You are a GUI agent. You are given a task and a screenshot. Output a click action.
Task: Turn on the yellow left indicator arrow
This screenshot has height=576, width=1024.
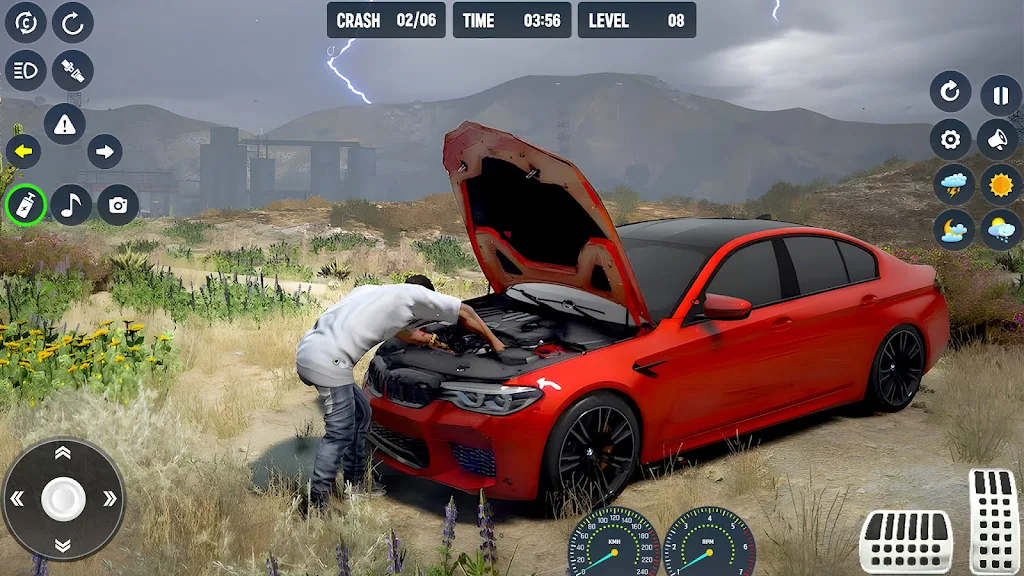23,152
